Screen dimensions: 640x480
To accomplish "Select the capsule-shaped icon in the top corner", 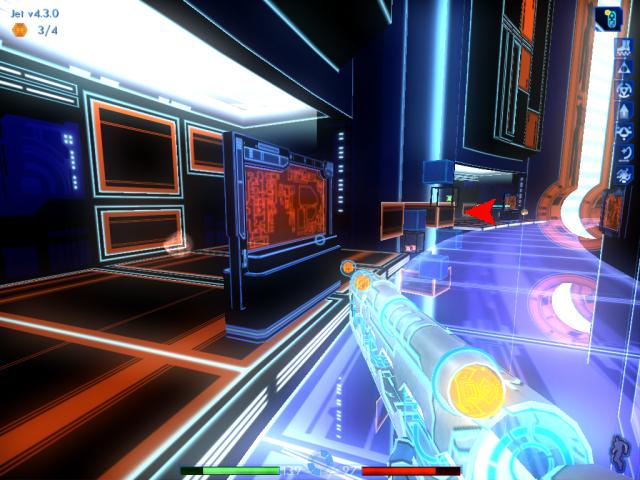I will [x=607, y=19].
